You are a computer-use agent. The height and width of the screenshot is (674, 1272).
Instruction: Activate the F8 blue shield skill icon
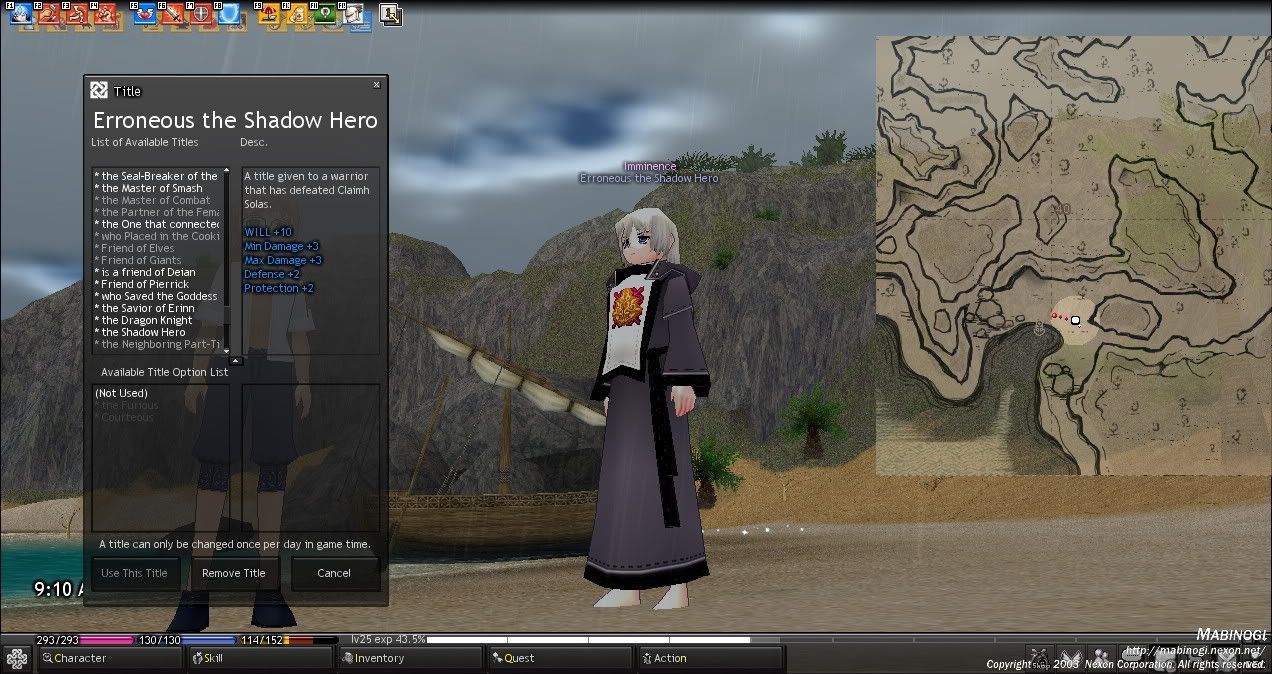point(229,15)
